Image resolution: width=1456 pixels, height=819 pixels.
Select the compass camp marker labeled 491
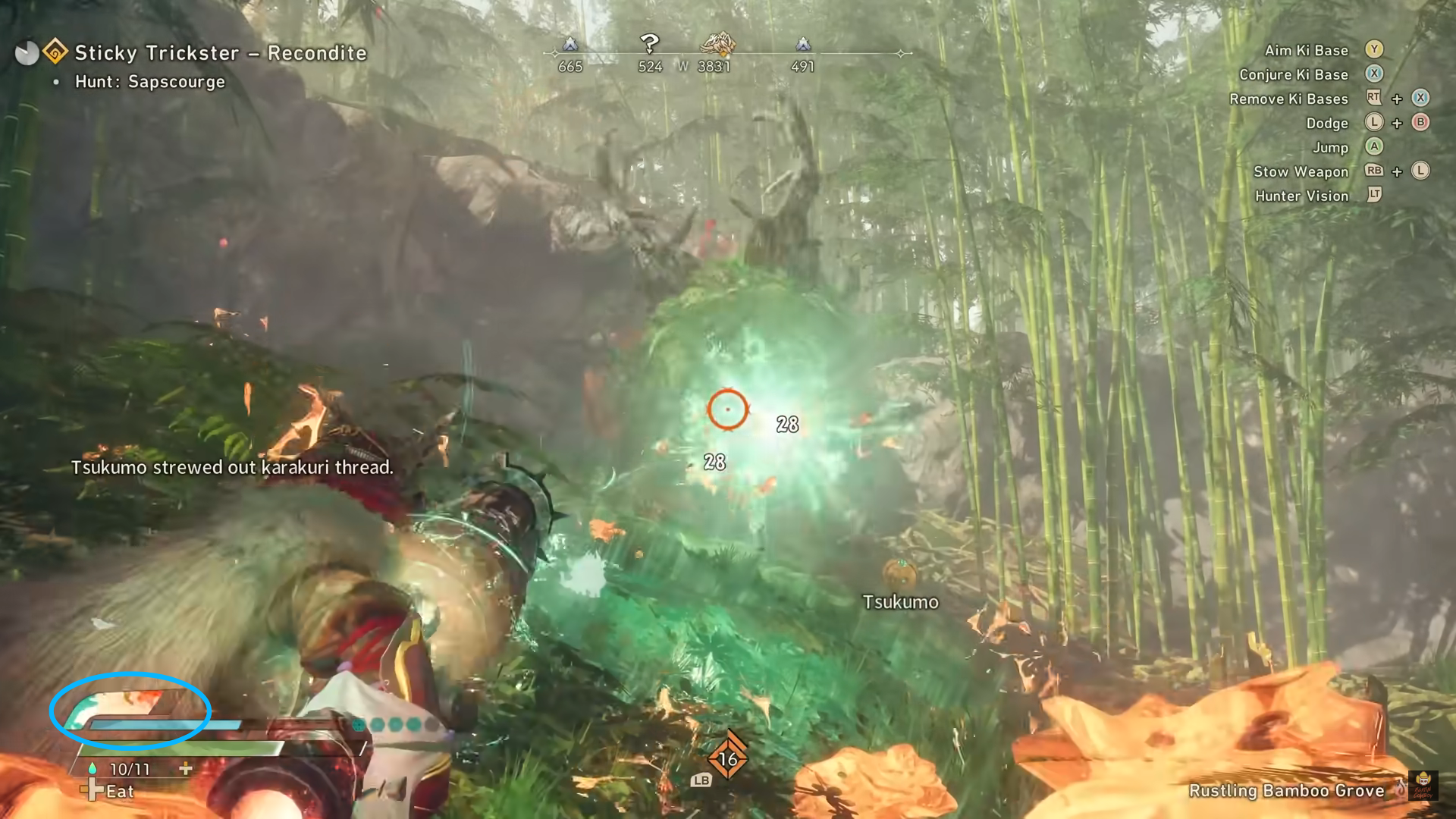coord(802,45)
